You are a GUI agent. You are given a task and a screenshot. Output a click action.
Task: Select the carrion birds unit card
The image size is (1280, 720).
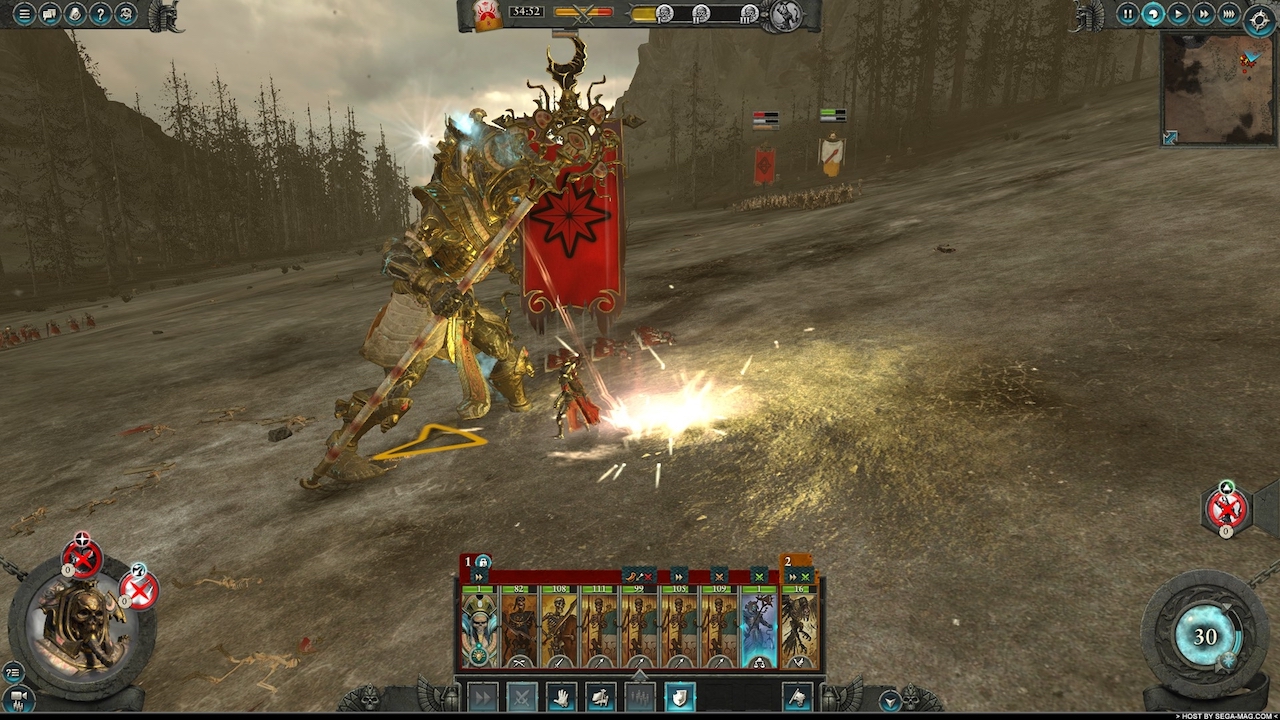[x=799, y=627]
